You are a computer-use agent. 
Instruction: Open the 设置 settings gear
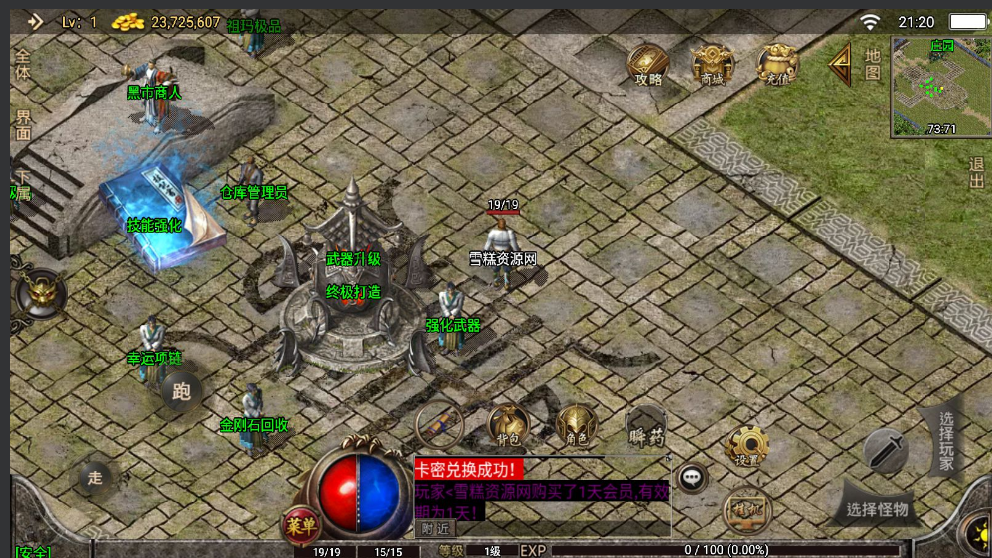[746, 446]
